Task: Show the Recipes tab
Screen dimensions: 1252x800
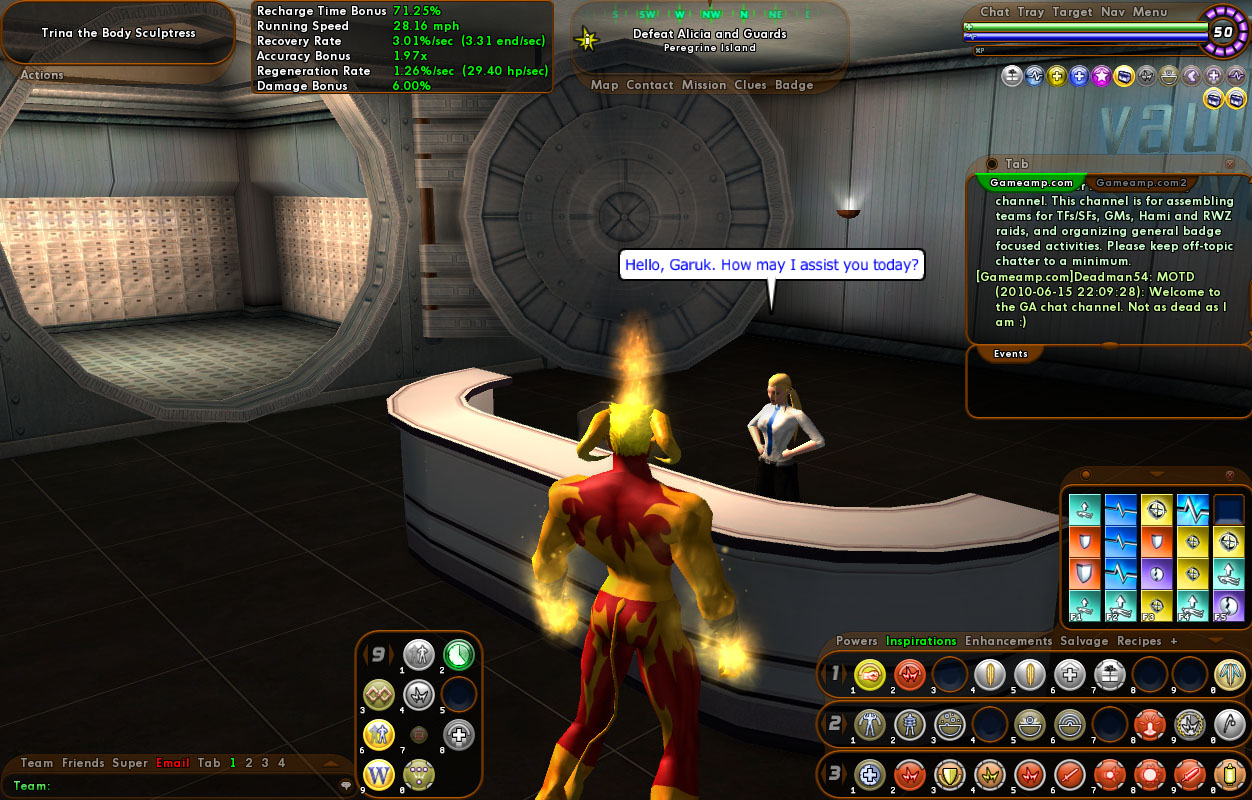Action: [x=1139, y=641]
